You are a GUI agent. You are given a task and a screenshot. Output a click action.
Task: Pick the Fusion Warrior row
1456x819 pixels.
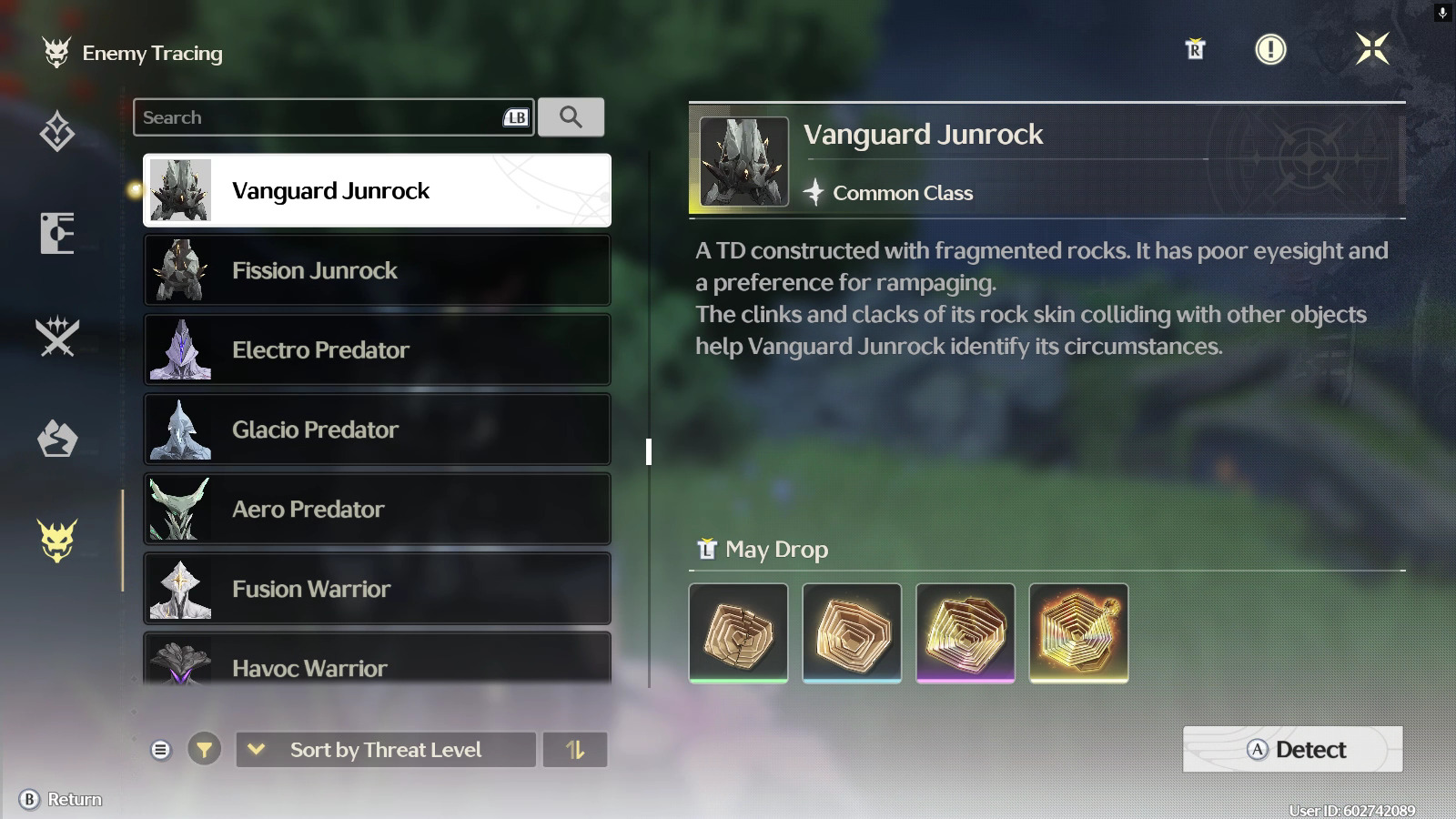[x=377, y=589]
